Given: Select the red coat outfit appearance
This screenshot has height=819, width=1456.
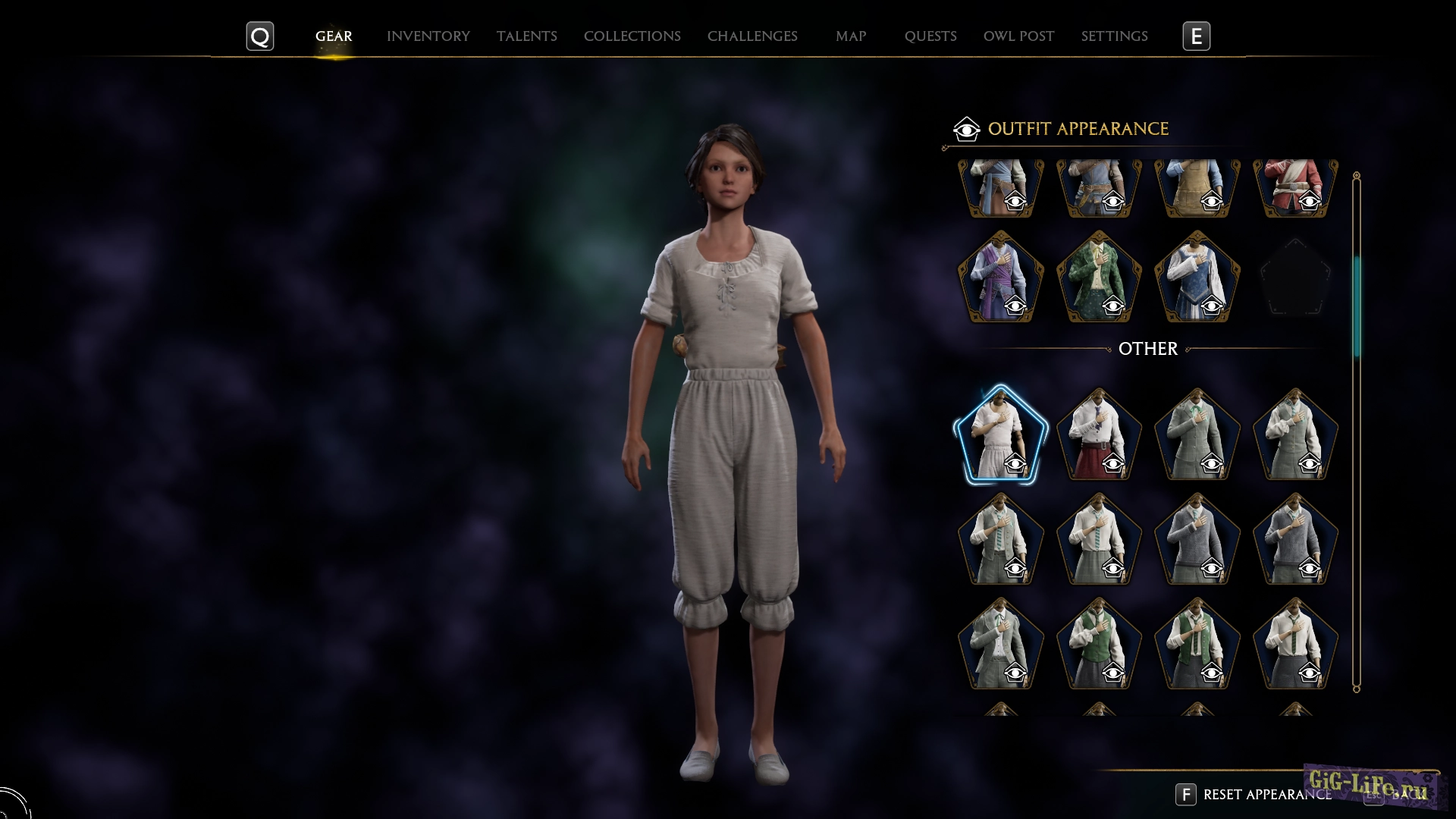Looking at the screenshot, I should 1294,187.
